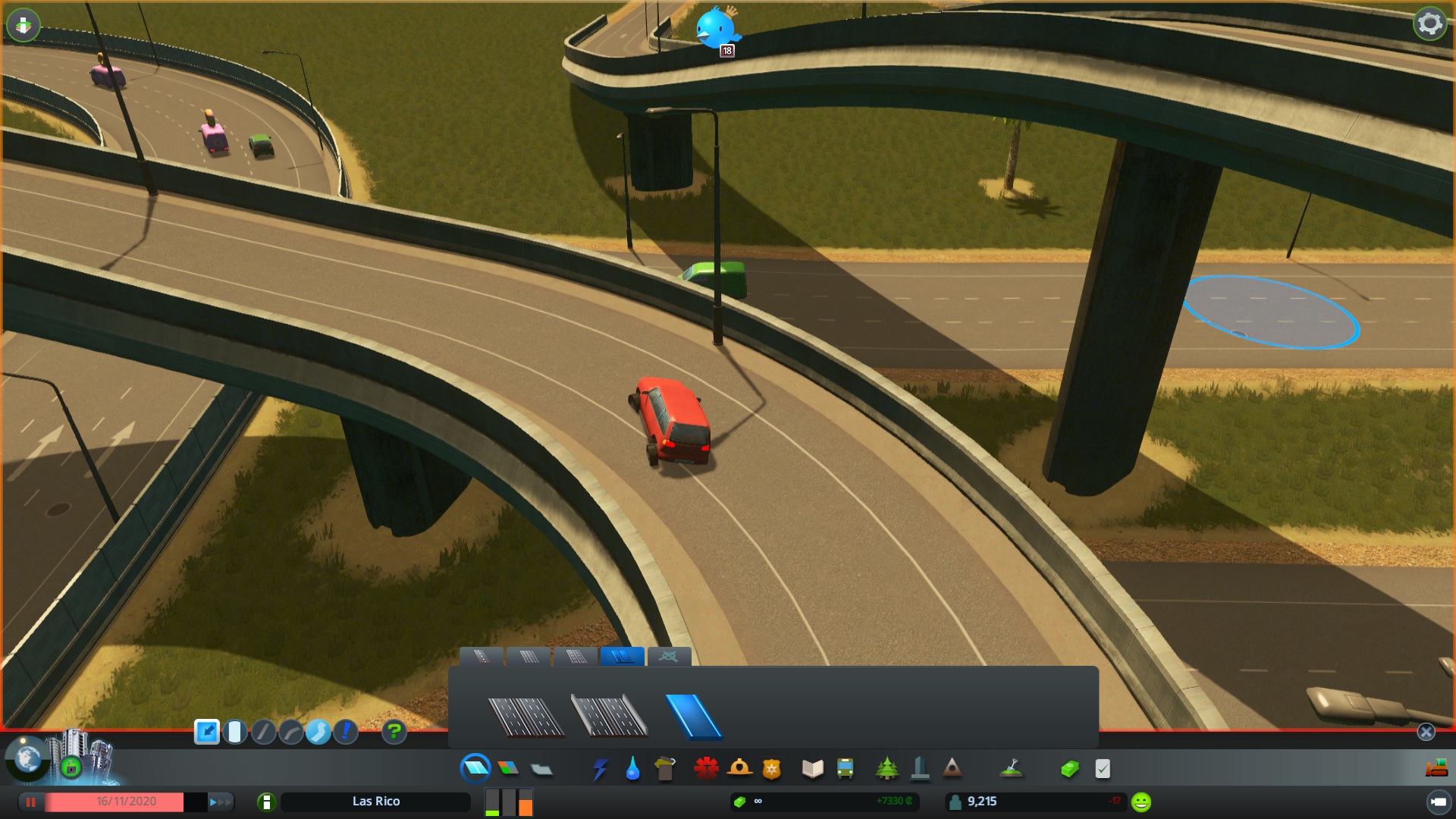Open the Public Transport bus menu

tap(845, 769)
